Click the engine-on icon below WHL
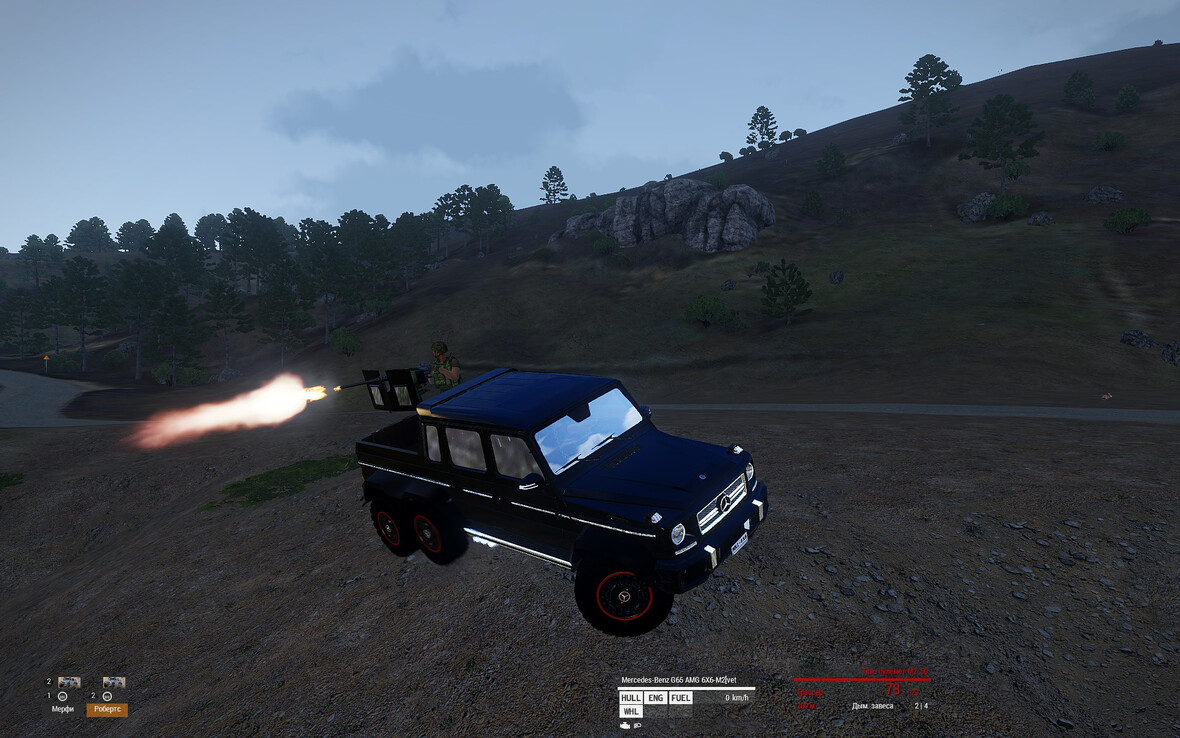The width and height of the screenshot is (1180, 738). click(625, 725)
